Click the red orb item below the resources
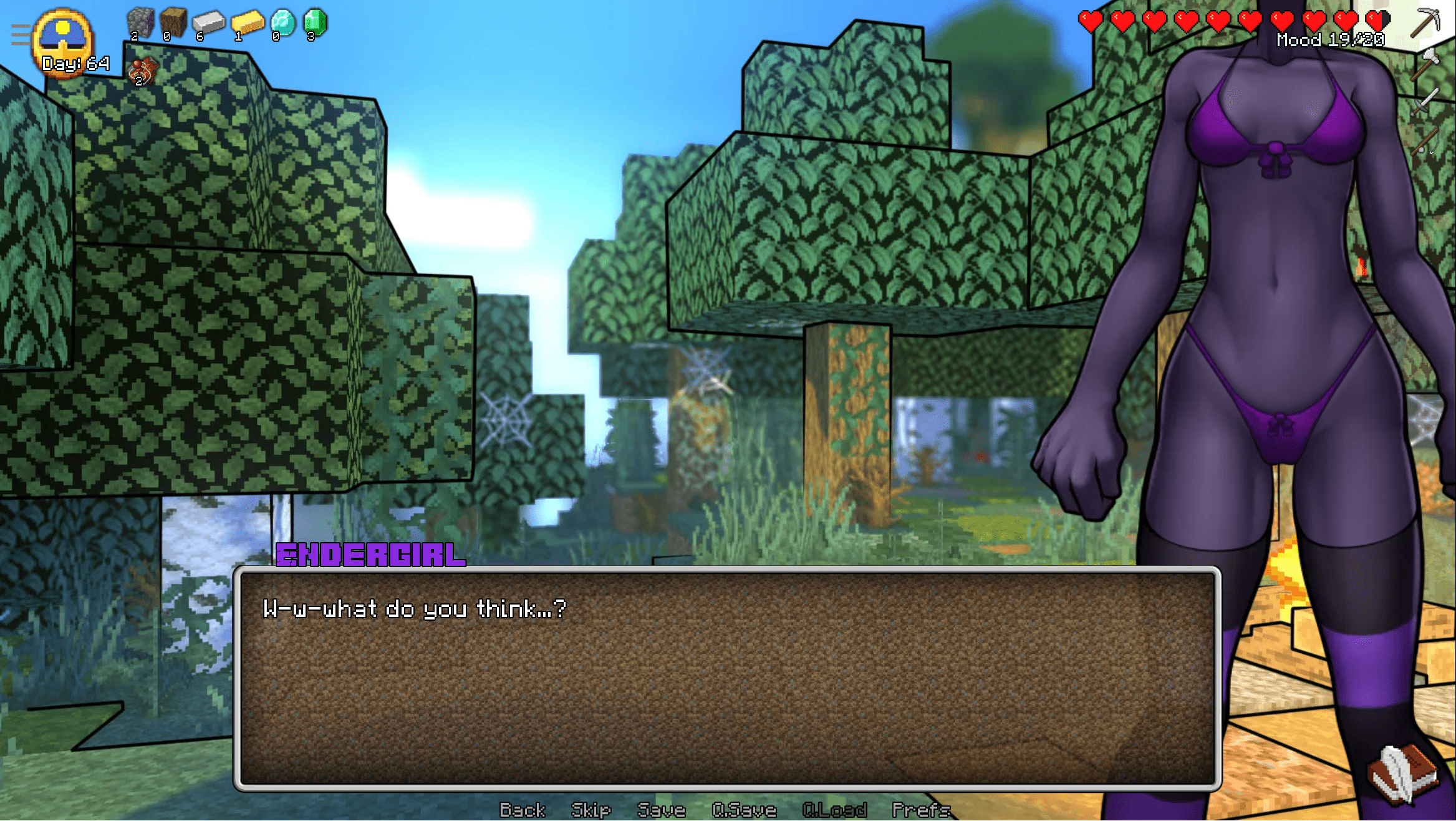Image resolution: width=1456 pixels, height=821 pixels. pyautogui.click(x=142, y=71)
